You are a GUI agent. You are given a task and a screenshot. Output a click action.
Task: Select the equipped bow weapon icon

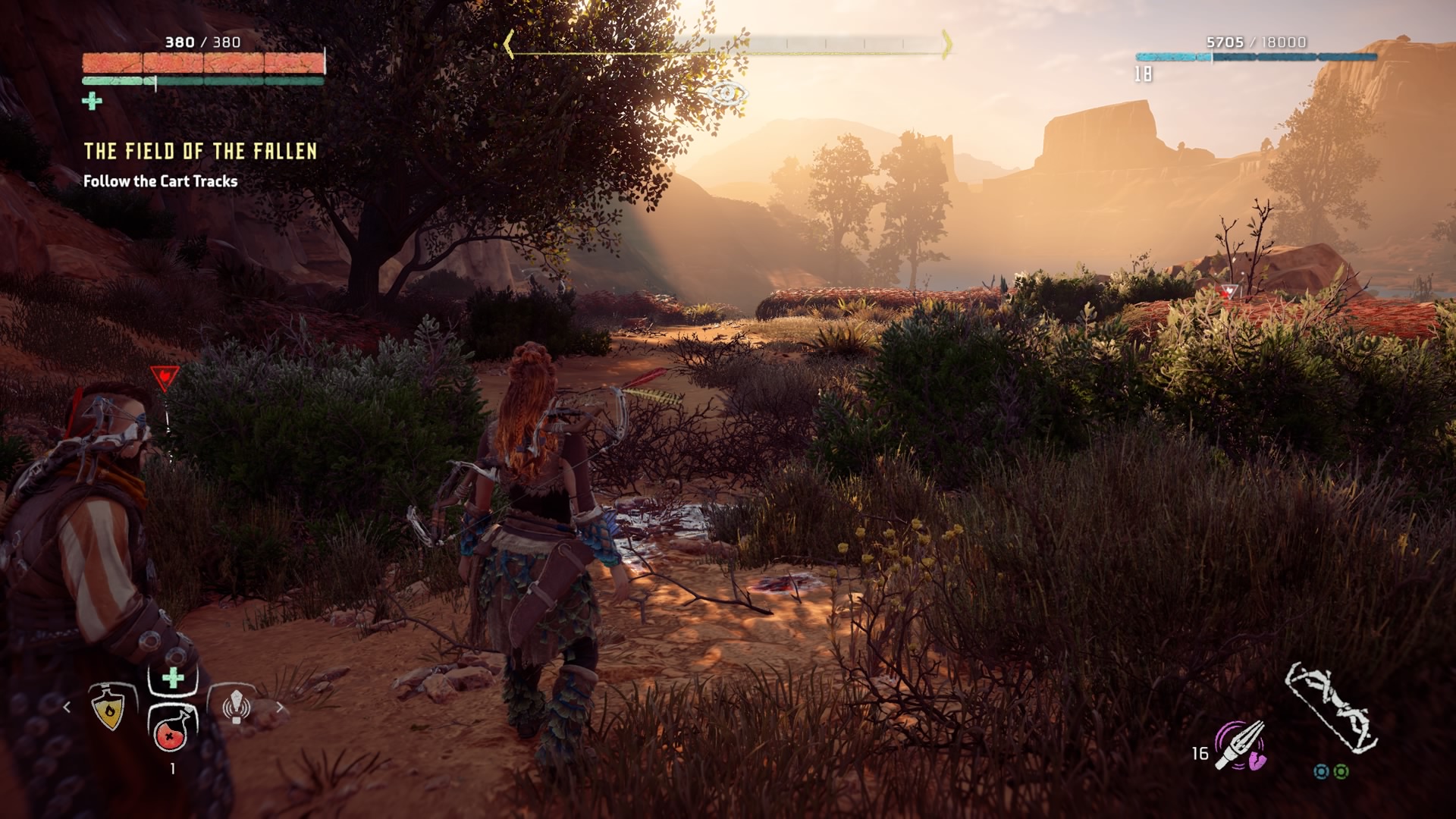click(x=1332, y=708)
